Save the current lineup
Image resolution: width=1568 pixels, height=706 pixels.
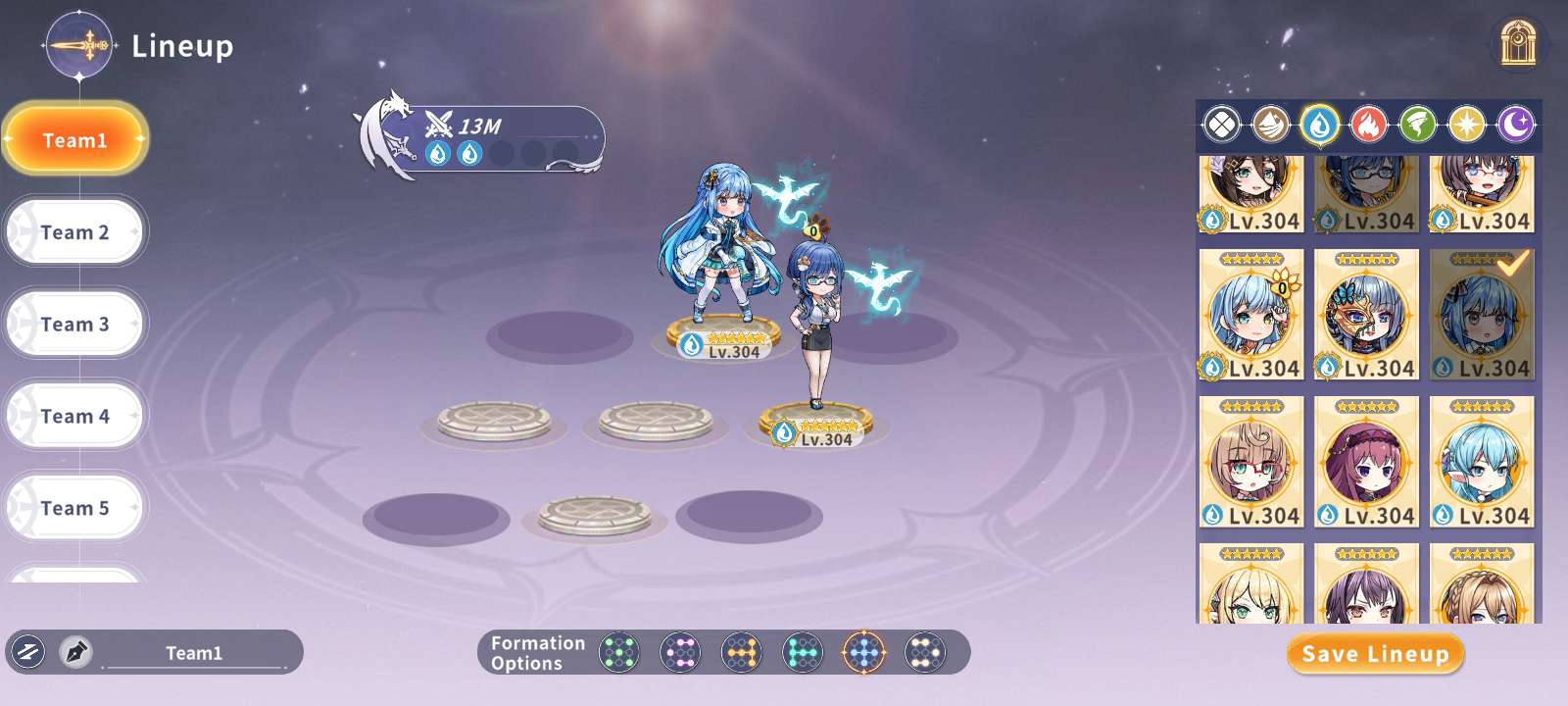[x=1375, y=654]
